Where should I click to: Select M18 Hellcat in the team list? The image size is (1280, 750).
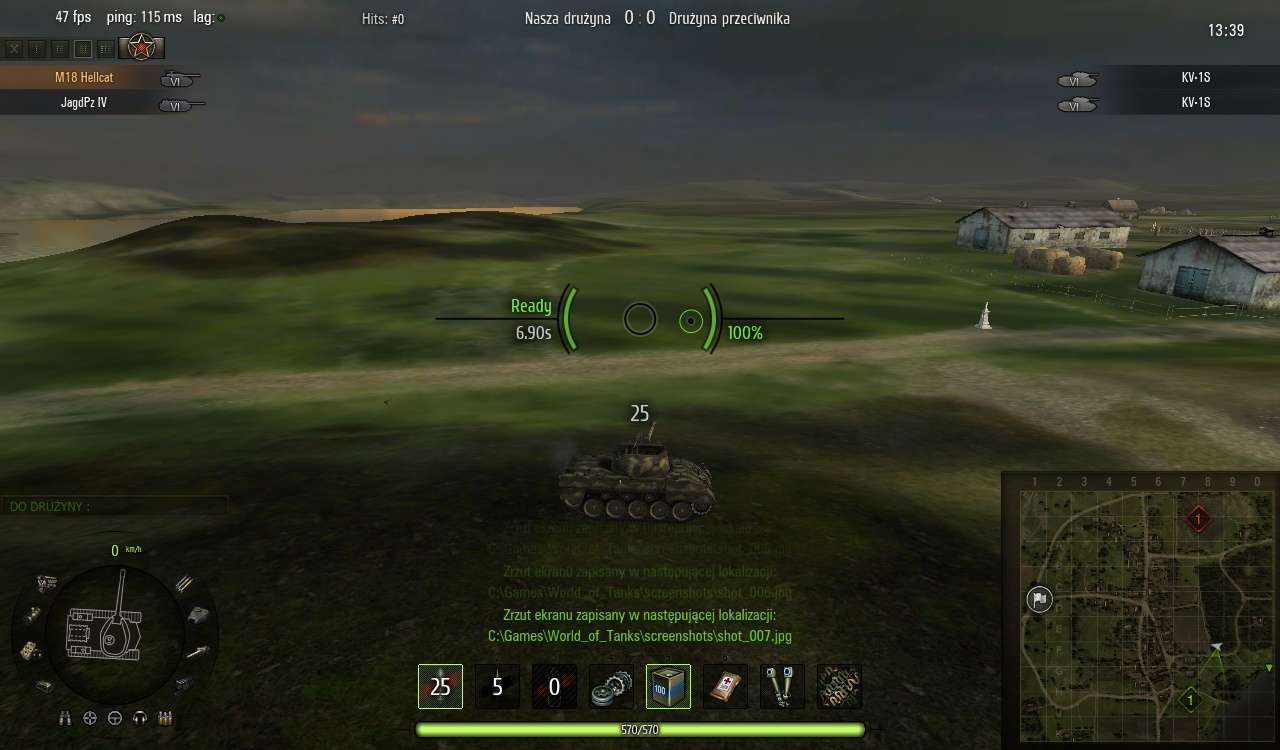coord(84,78)
